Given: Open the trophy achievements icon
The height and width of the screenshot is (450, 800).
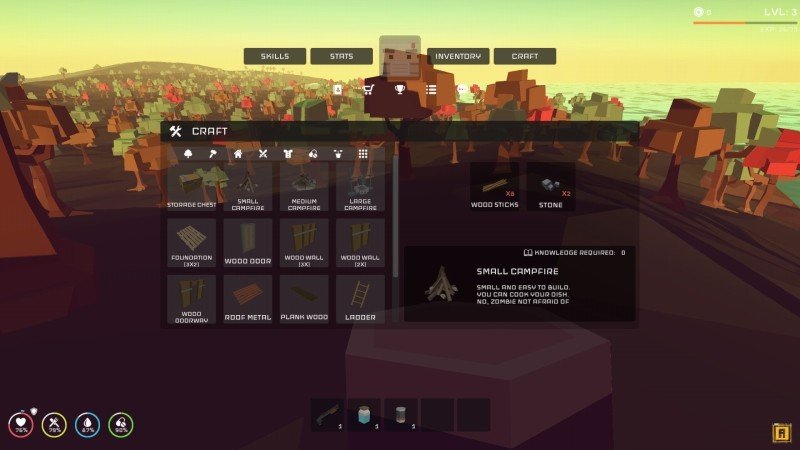Looking at the screenshot, I should point(400,89).
